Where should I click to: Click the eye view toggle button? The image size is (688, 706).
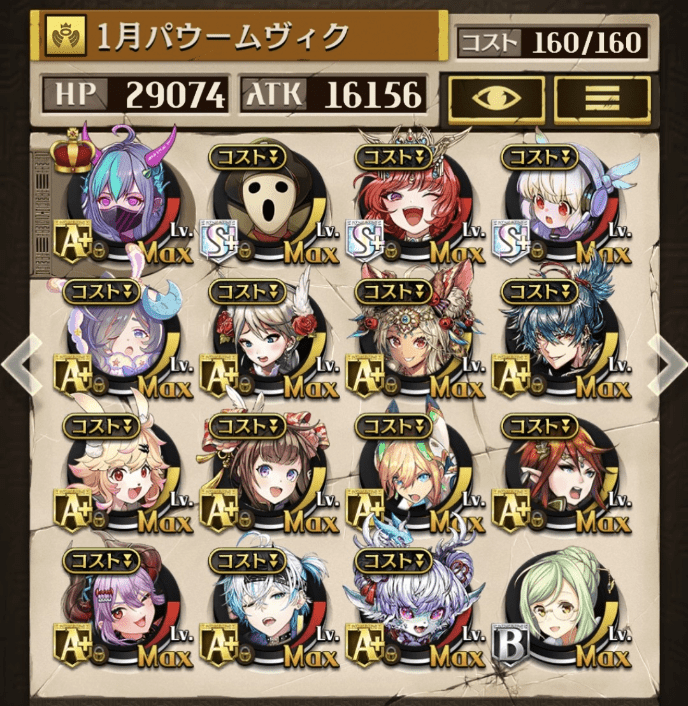tap(496, 98)
